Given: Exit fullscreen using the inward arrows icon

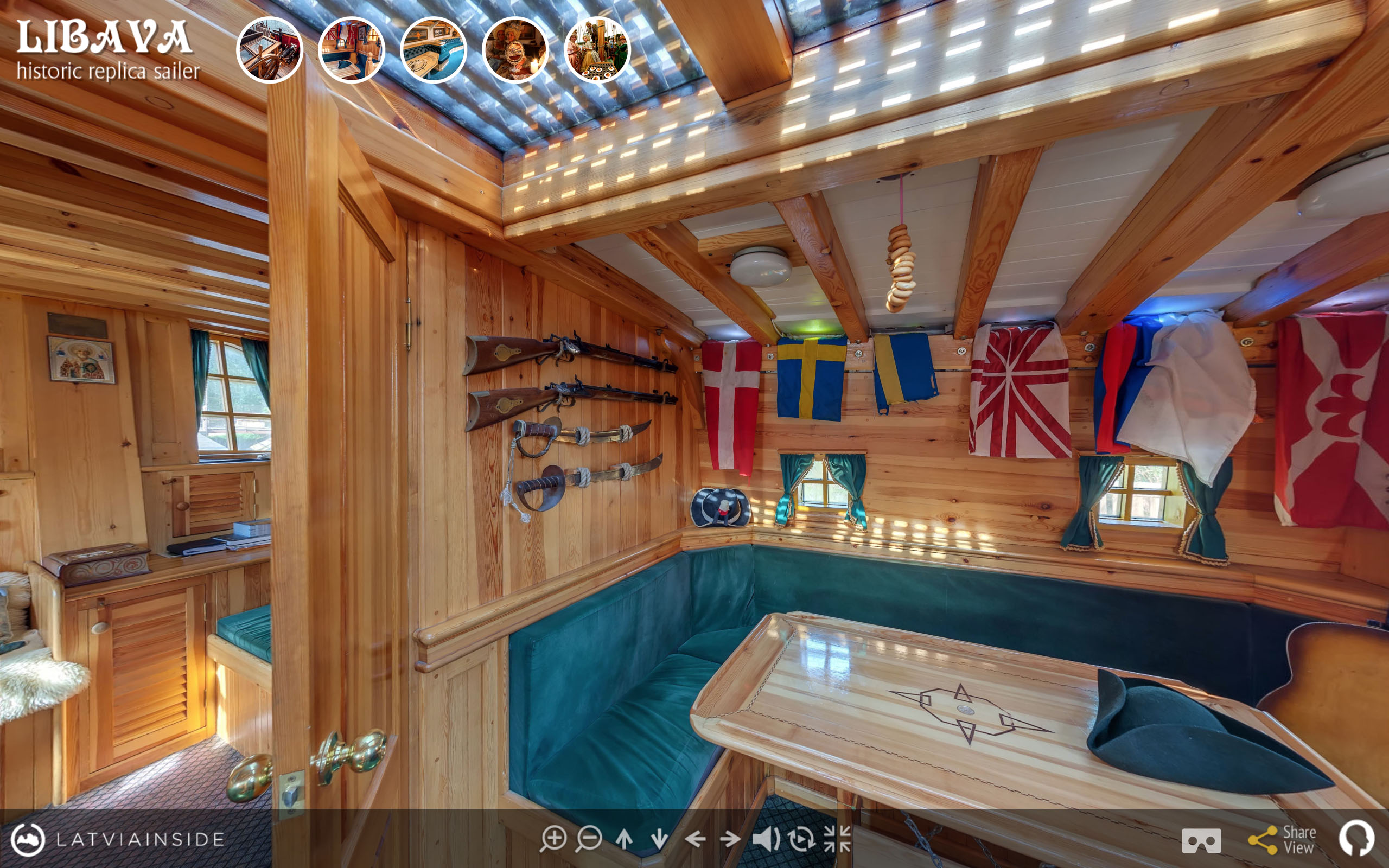Looking at the screenshot, I should coord(837,839).
